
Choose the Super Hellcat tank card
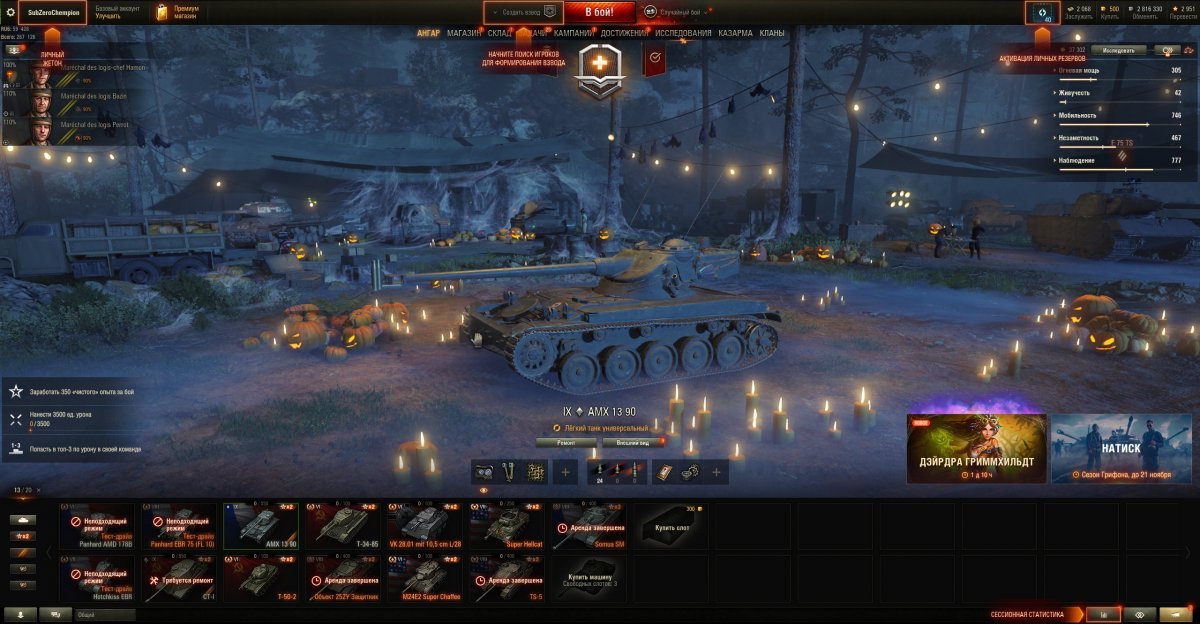click(x=507, y=526)
